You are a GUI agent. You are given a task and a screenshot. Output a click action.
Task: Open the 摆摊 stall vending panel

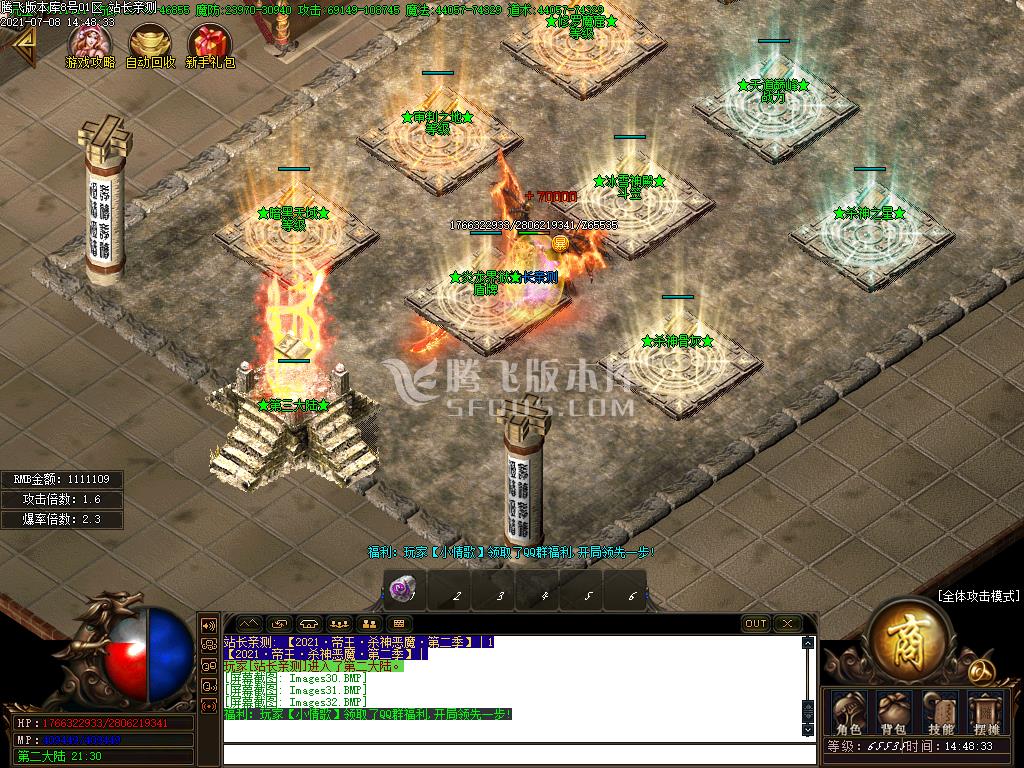986,713
